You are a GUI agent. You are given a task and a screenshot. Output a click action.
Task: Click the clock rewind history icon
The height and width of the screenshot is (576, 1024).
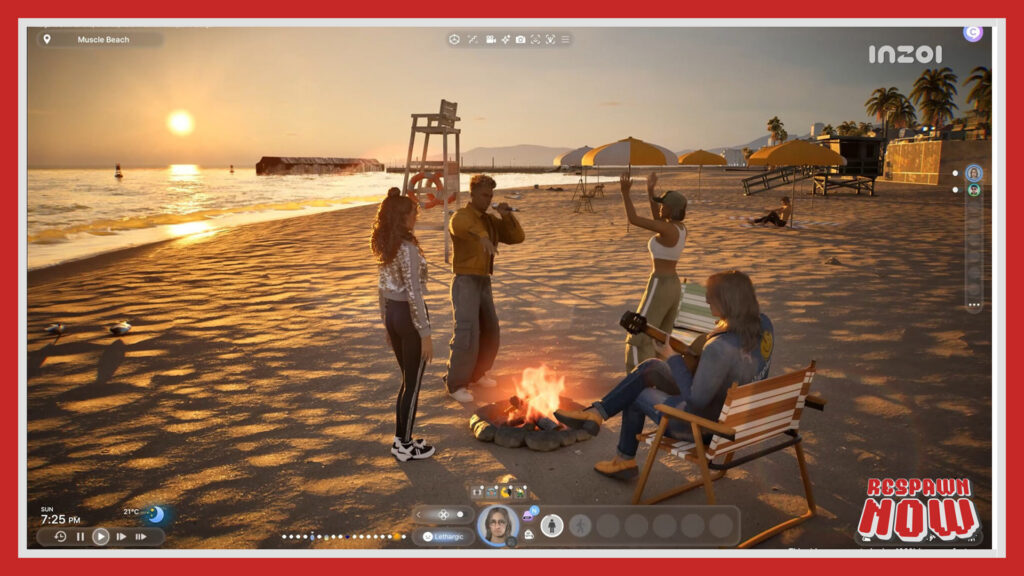60,537
